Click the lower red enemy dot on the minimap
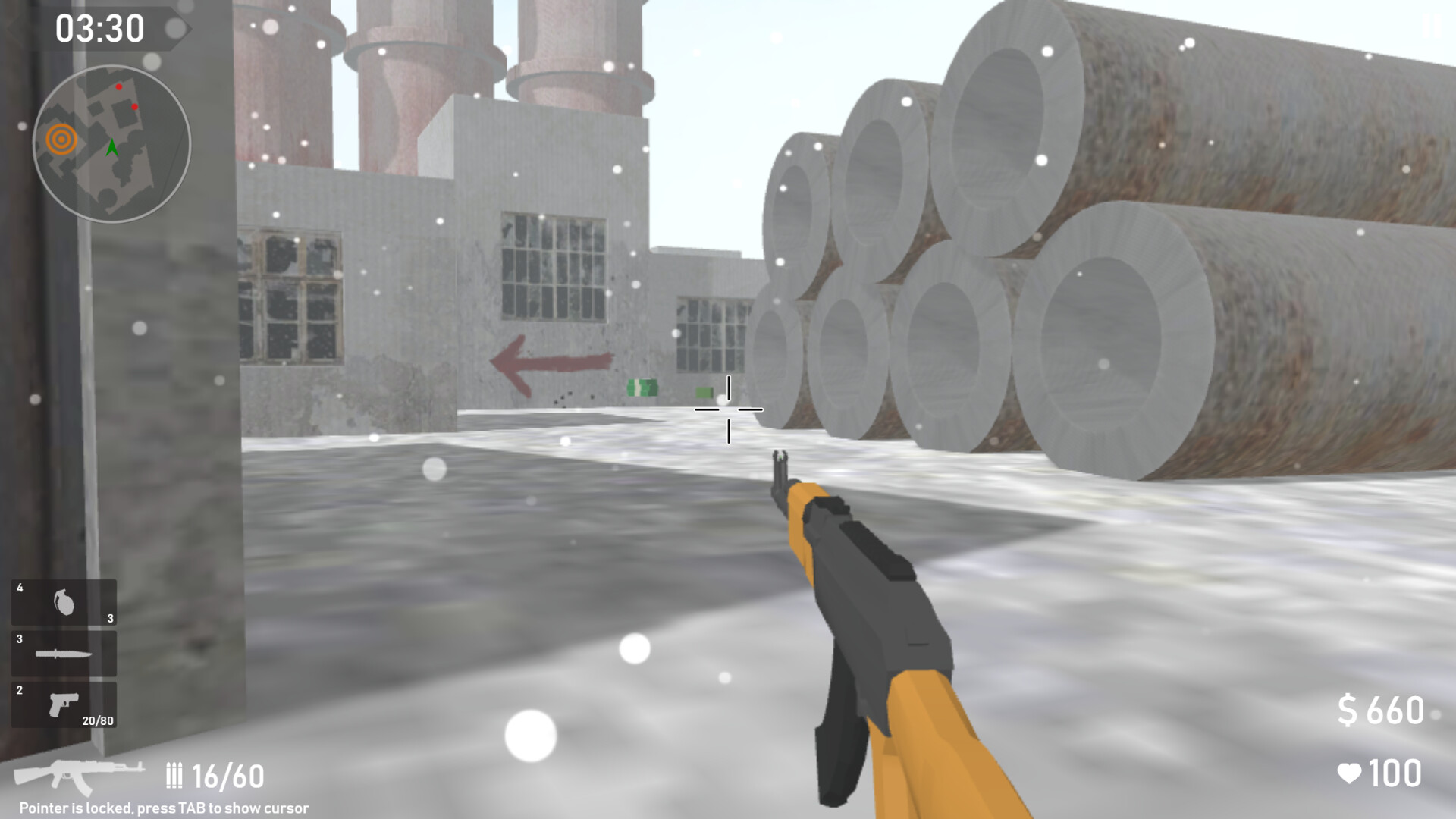 134,106
